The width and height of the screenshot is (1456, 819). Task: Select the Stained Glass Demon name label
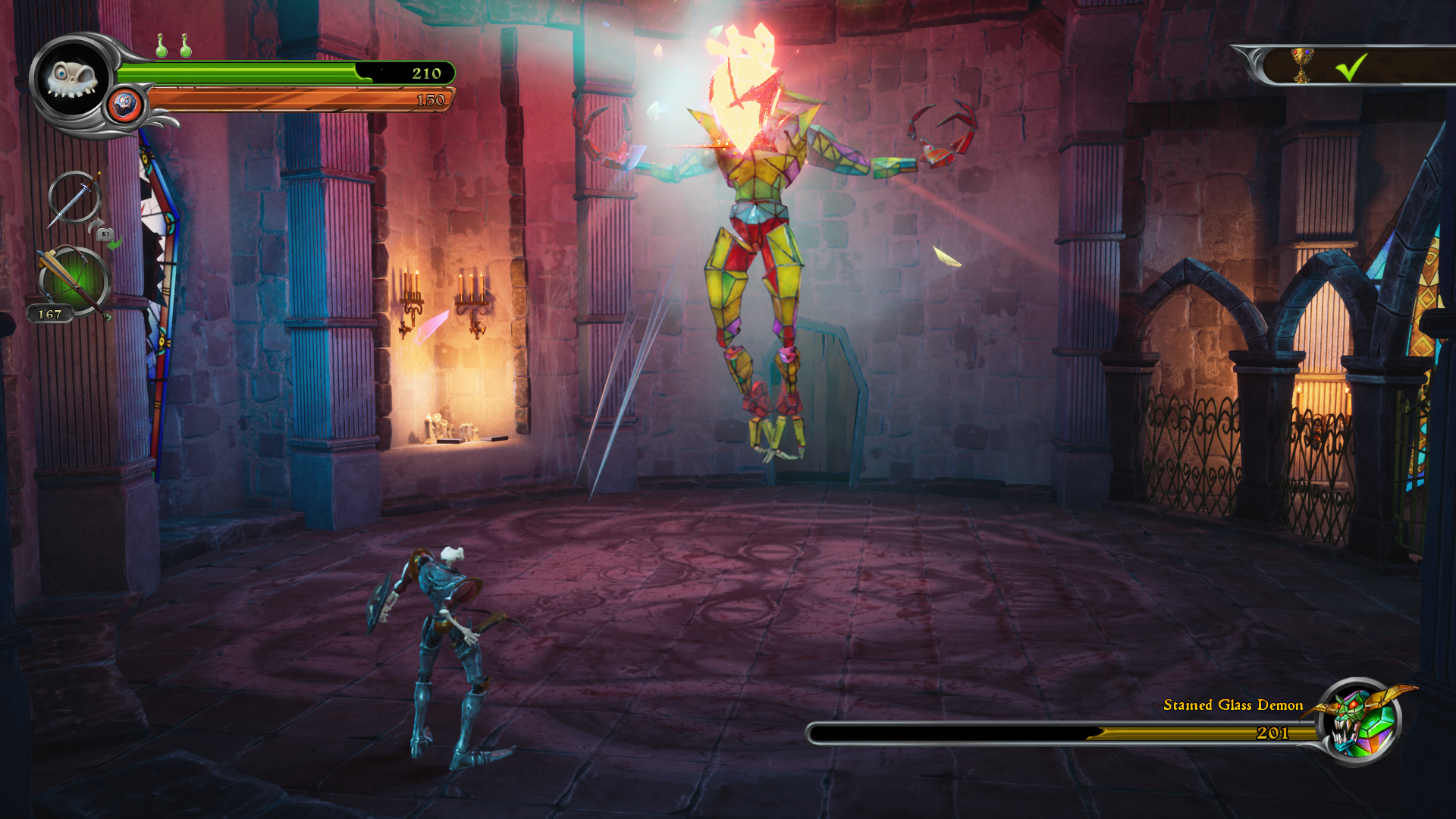(x=1232, y=704)
